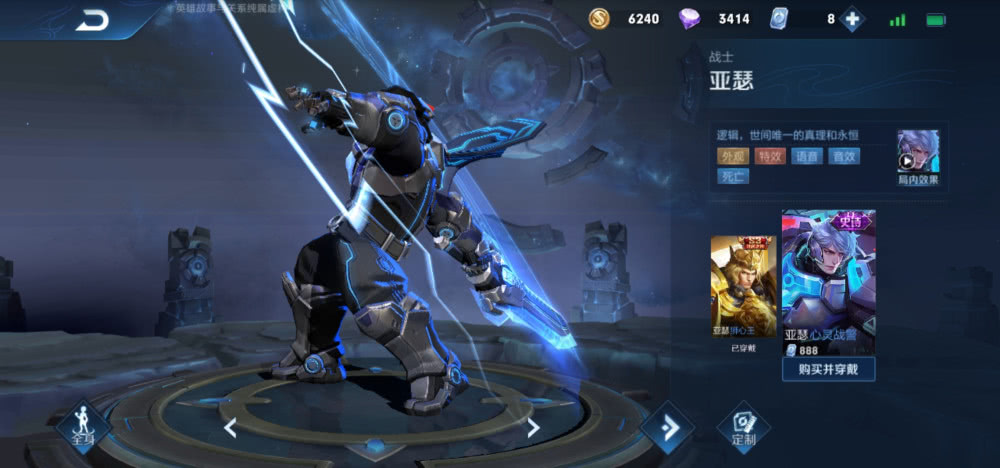Open the gold coin currency display
The image size is (1000, 468).
pos(624,19)
